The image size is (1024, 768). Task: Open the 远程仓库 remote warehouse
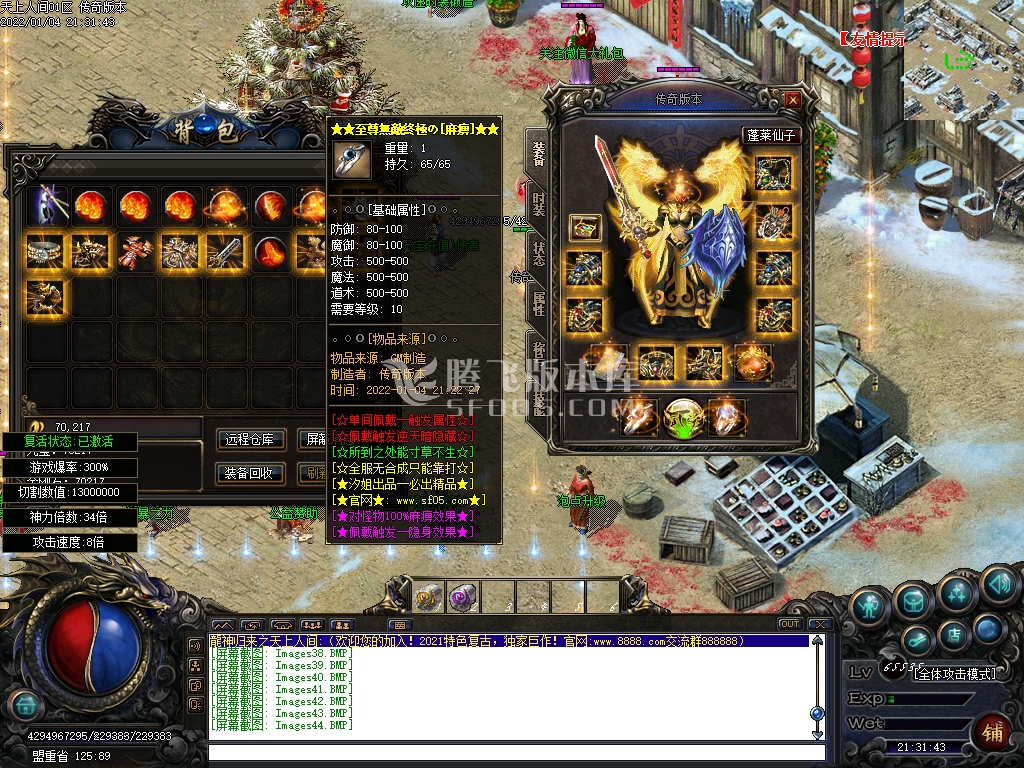click(x=251, y=439)
